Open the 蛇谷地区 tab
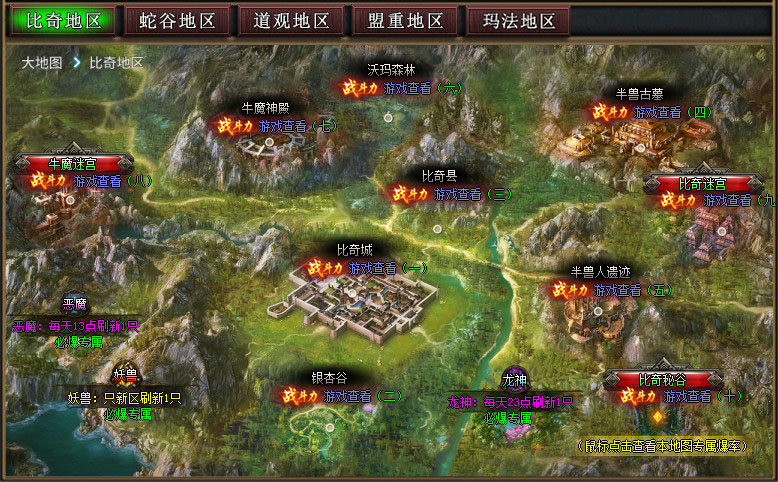 click(178, 21)
